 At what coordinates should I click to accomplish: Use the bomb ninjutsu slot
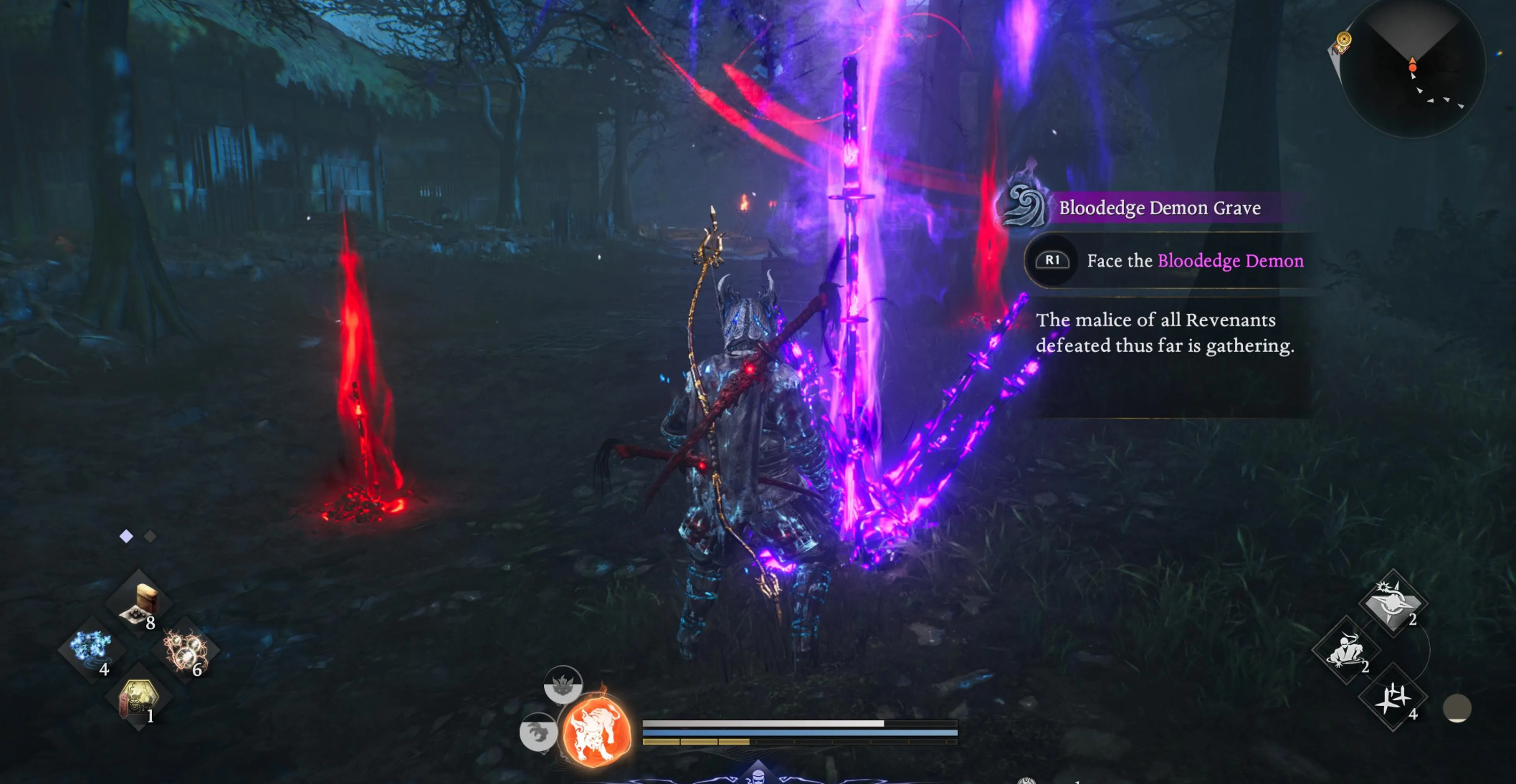click(x=1392, y=603)
